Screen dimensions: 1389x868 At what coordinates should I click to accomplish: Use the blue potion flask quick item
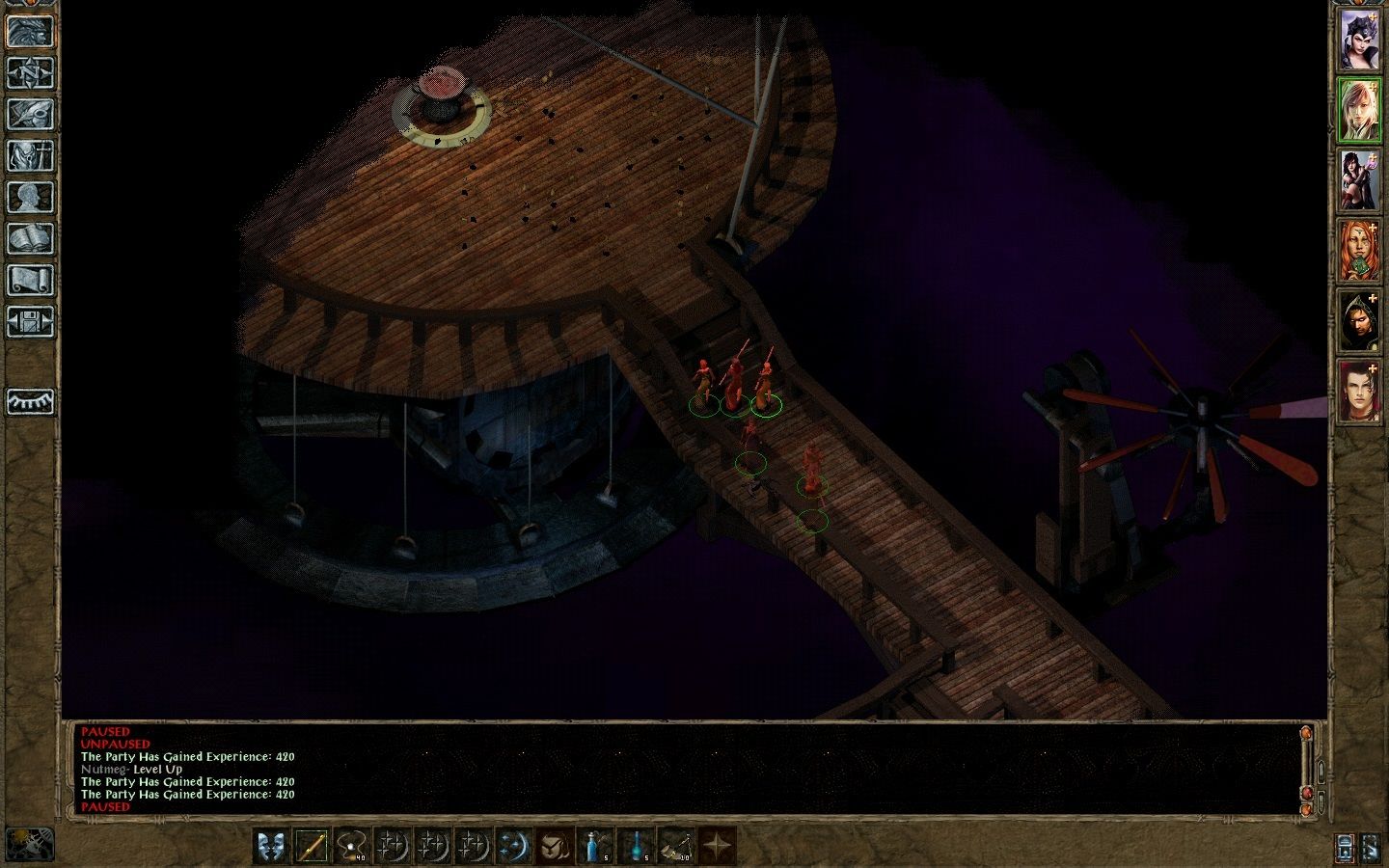[x=594, y=846]
